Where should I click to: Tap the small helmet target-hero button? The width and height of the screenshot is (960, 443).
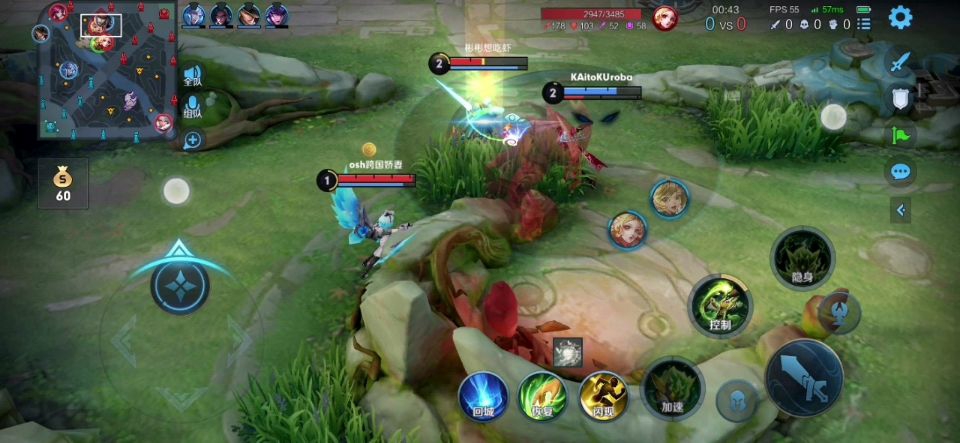tap(736, 399)
